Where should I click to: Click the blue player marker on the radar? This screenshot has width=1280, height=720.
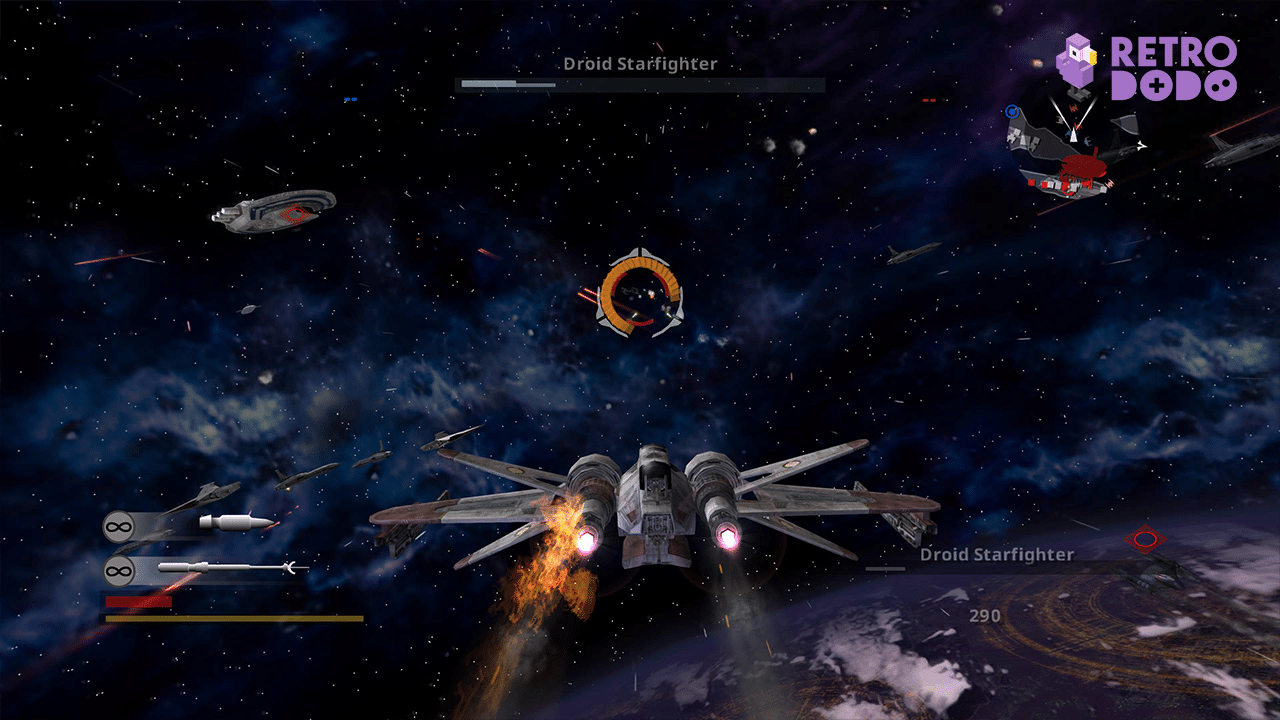[x=1012, y=112]
